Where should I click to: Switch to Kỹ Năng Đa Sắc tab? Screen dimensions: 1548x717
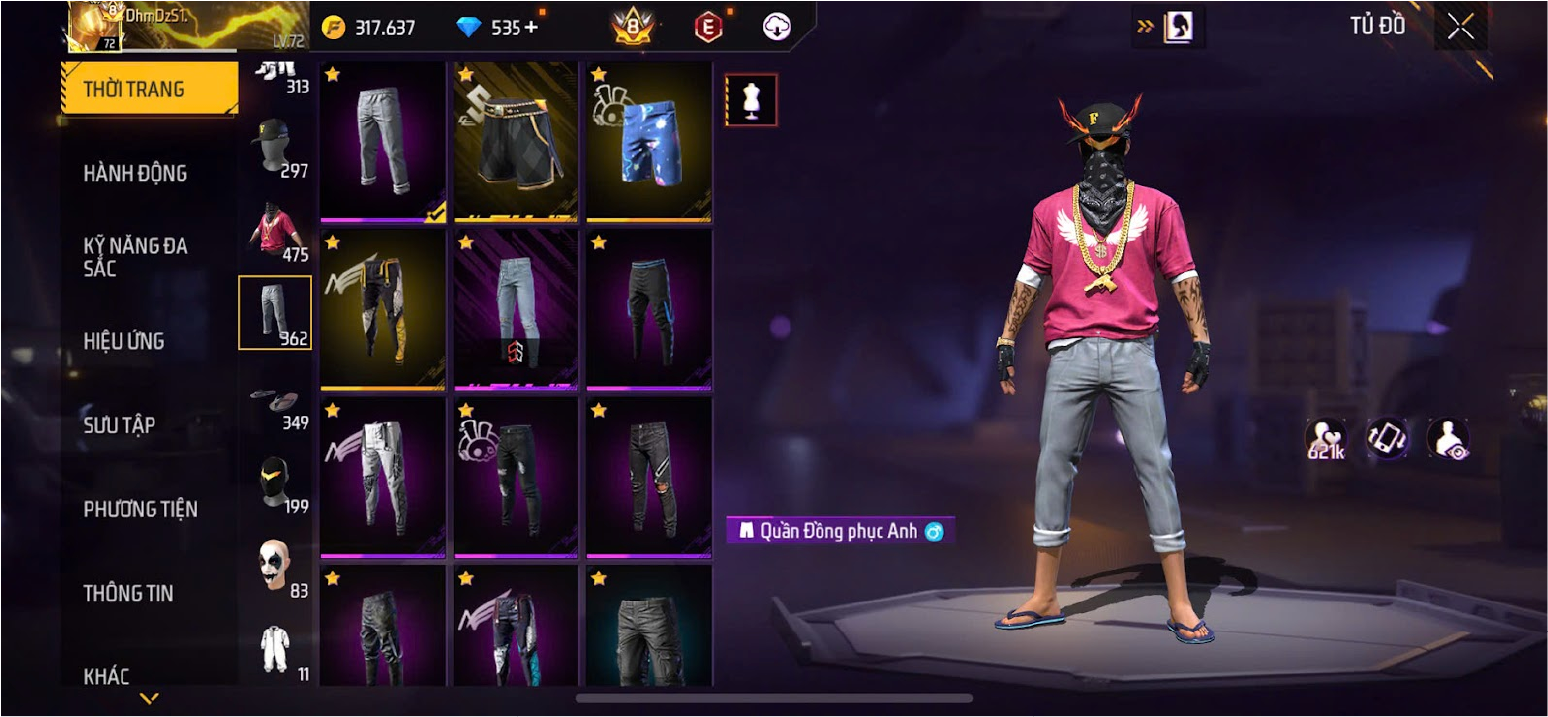tap(135, 257)
